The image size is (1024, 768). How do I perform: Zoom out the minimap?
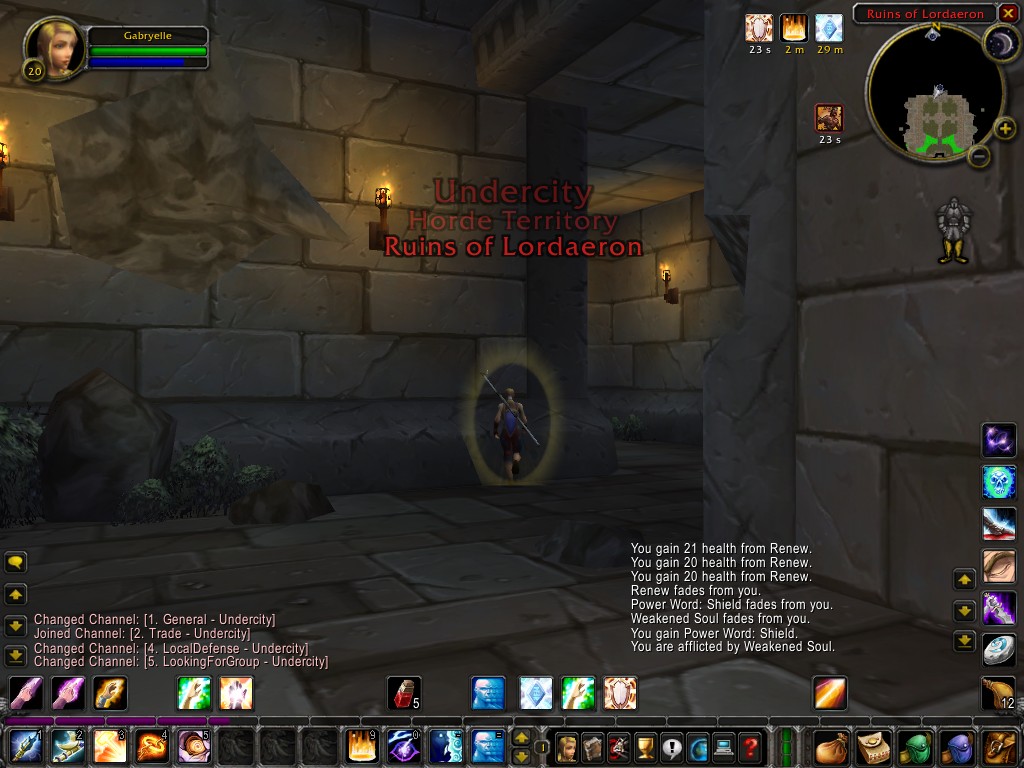tap(980, 156)
